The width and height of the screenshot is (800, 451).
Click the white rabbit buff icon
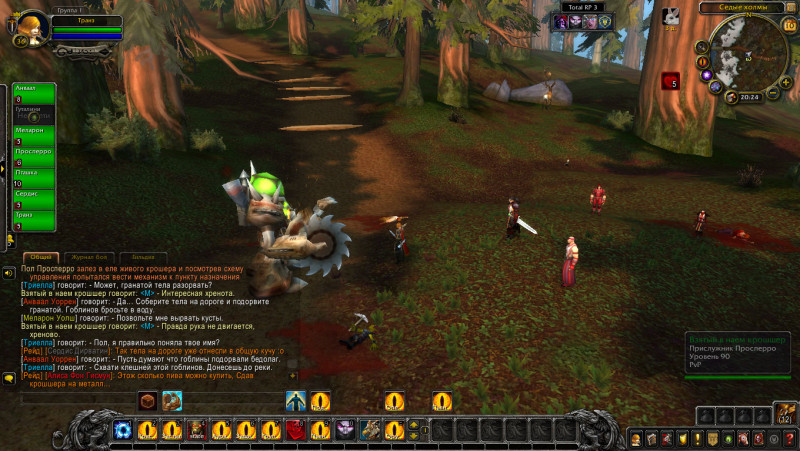click(672, 15)
